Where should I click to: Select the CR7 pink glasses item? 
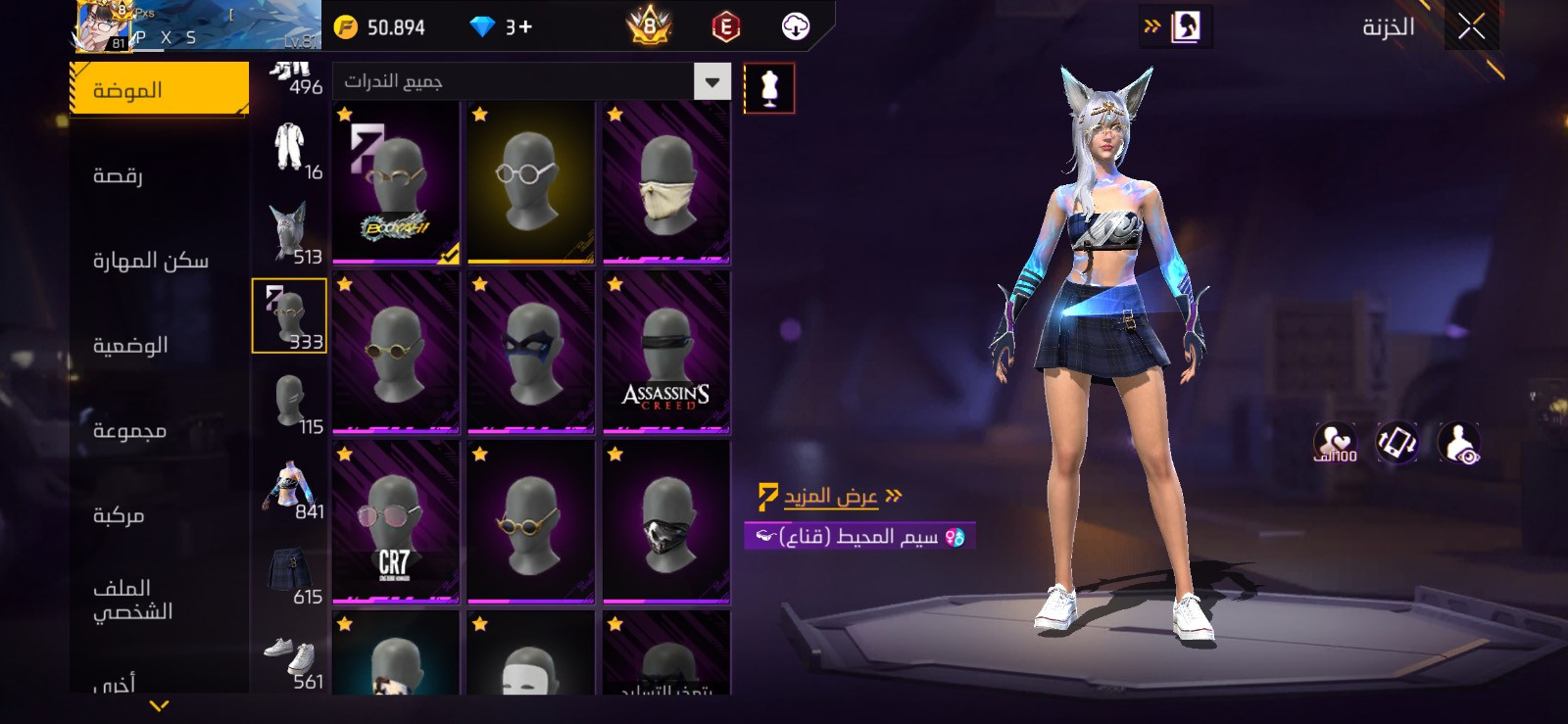coord(396,522)
